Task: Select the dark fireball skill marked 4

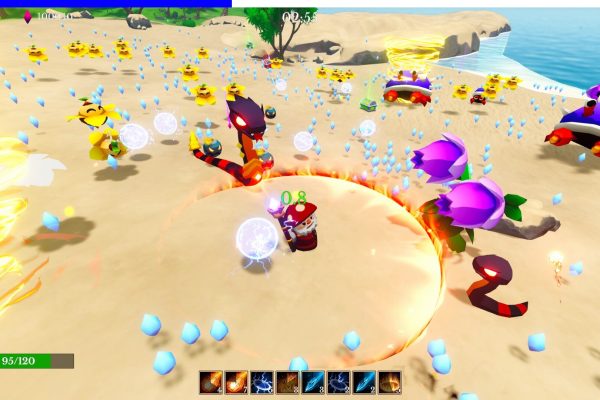Action: (210, 382)
